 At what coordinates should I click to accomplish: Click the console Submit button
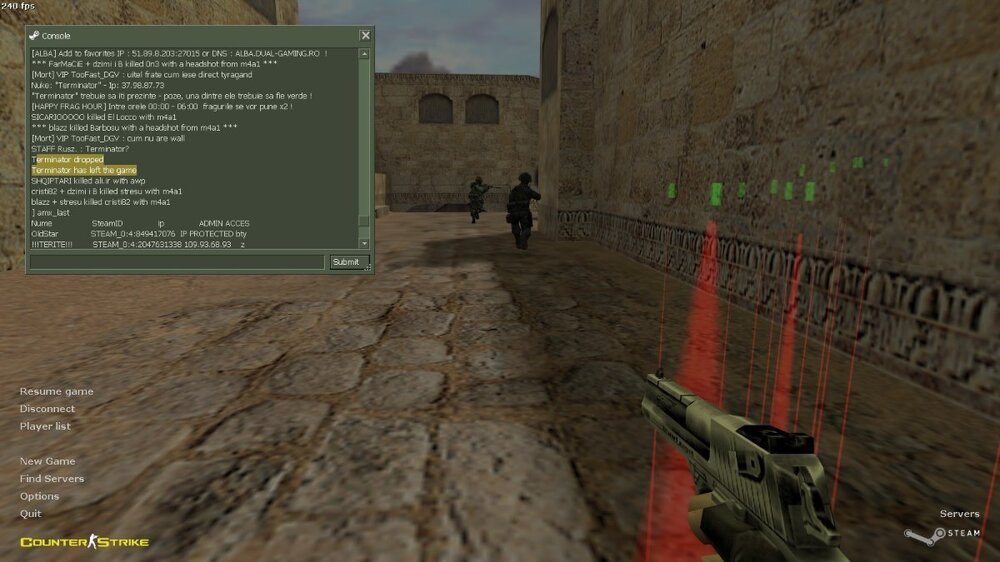344,262
